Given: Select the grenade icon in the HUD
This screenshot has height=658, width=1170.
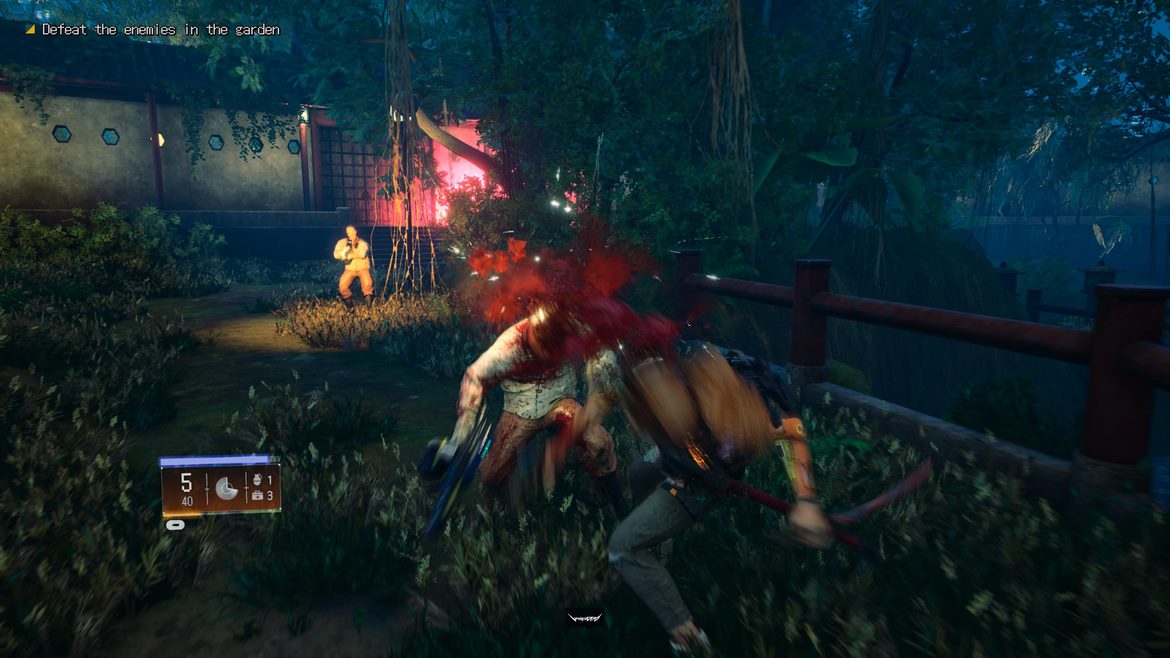Looking at the screenshot, I should click(257, 479).
